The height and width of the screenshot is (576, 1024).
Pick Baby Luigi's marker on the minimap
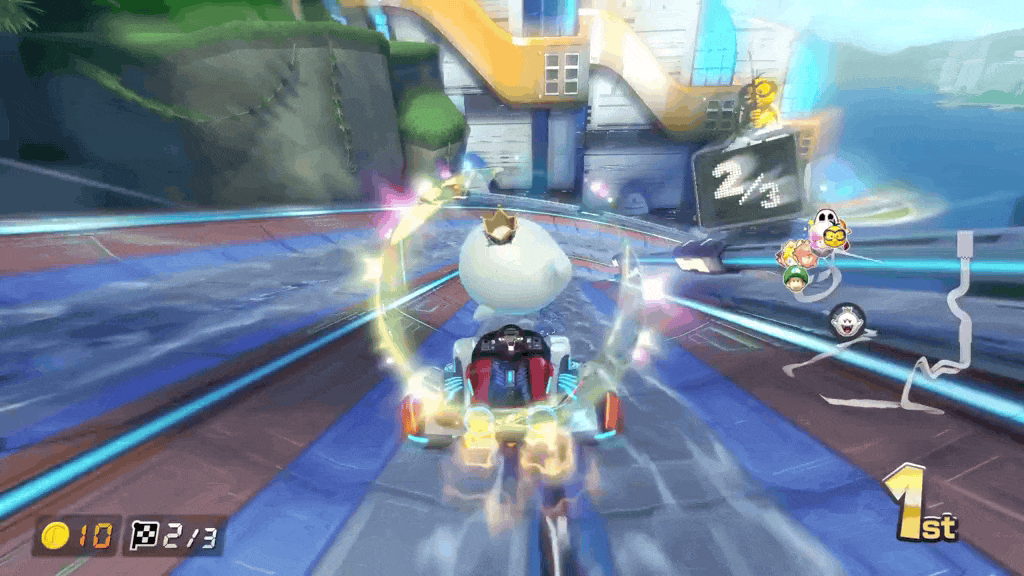[796, 277]
